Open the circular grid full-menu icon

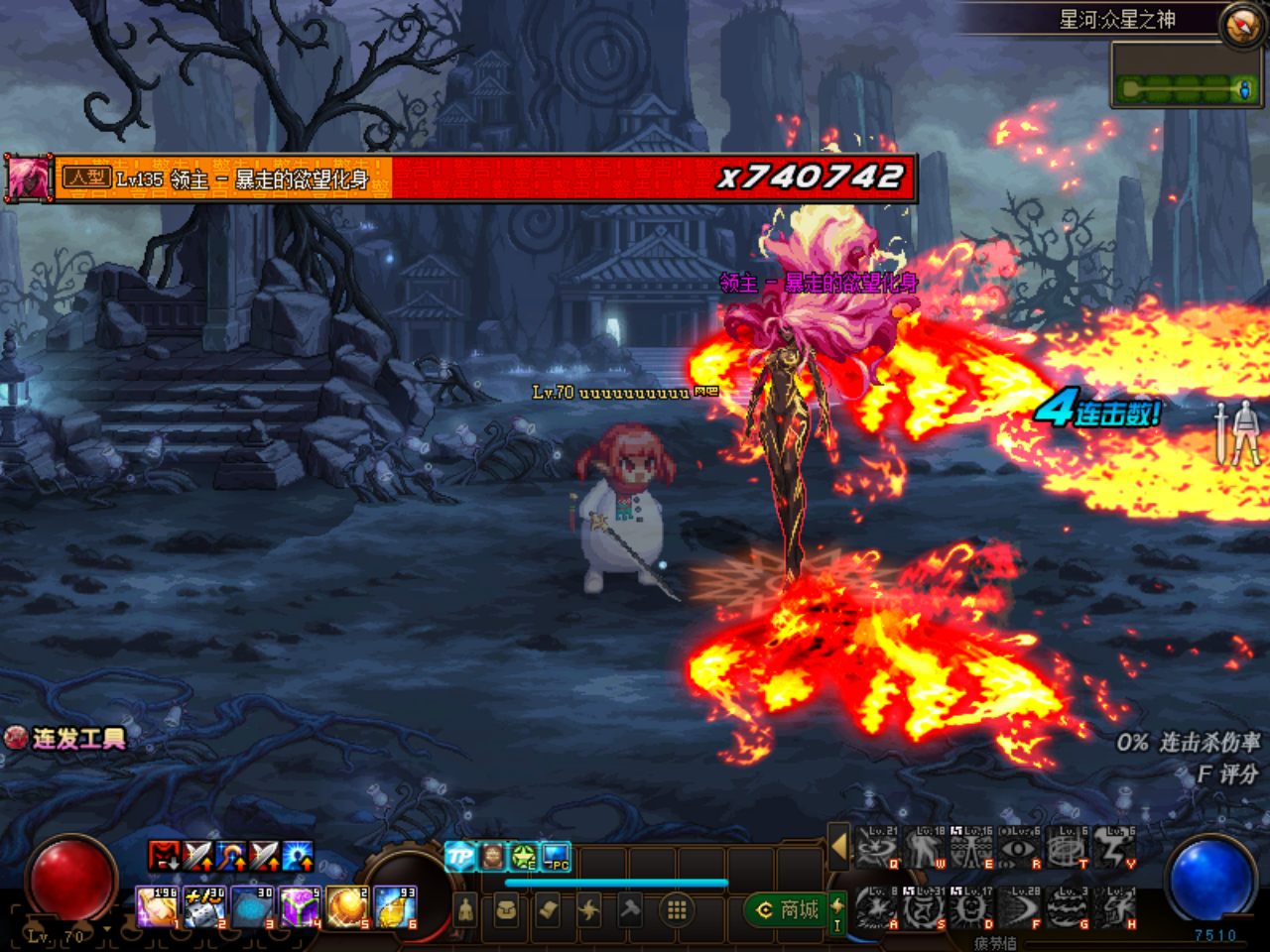click(676, 910)
